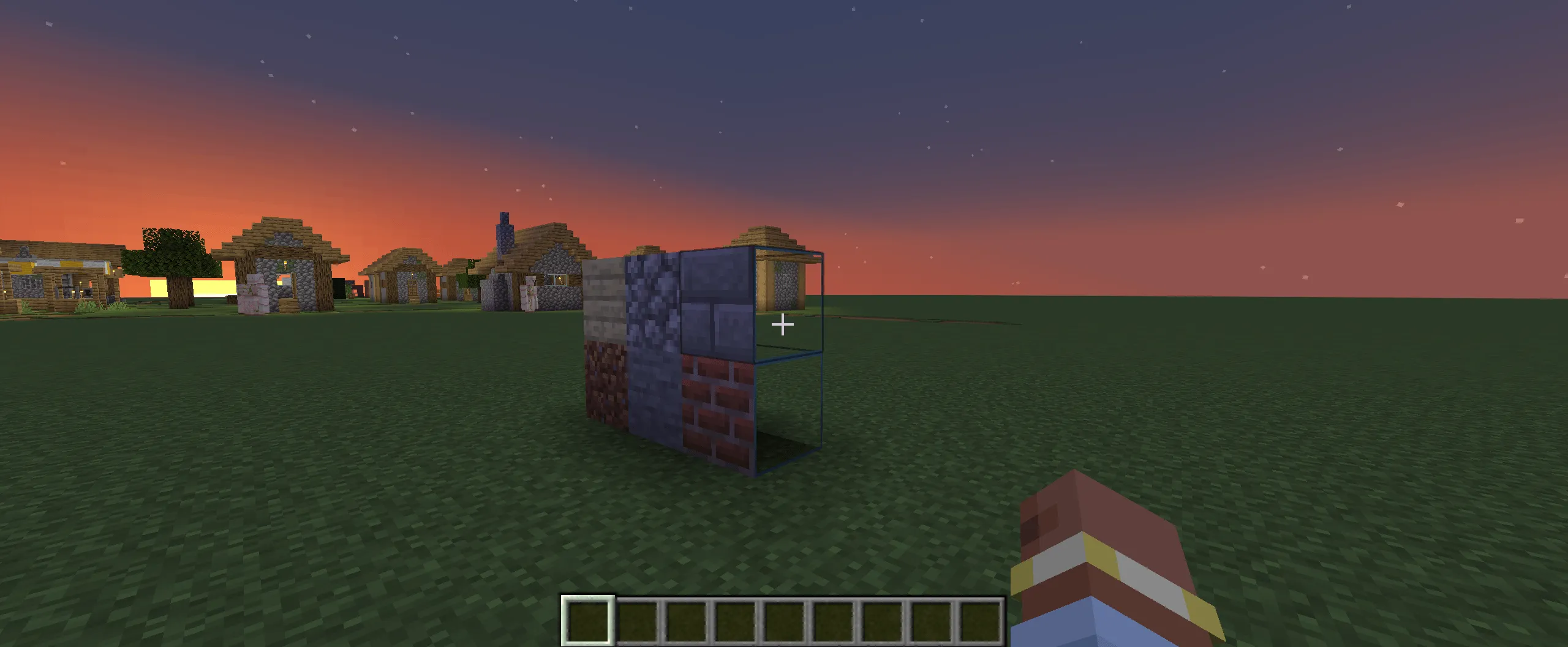Select the middle hotbar slot
Viewport: 1568px width, 647px height.
click(x=783, y=620)
